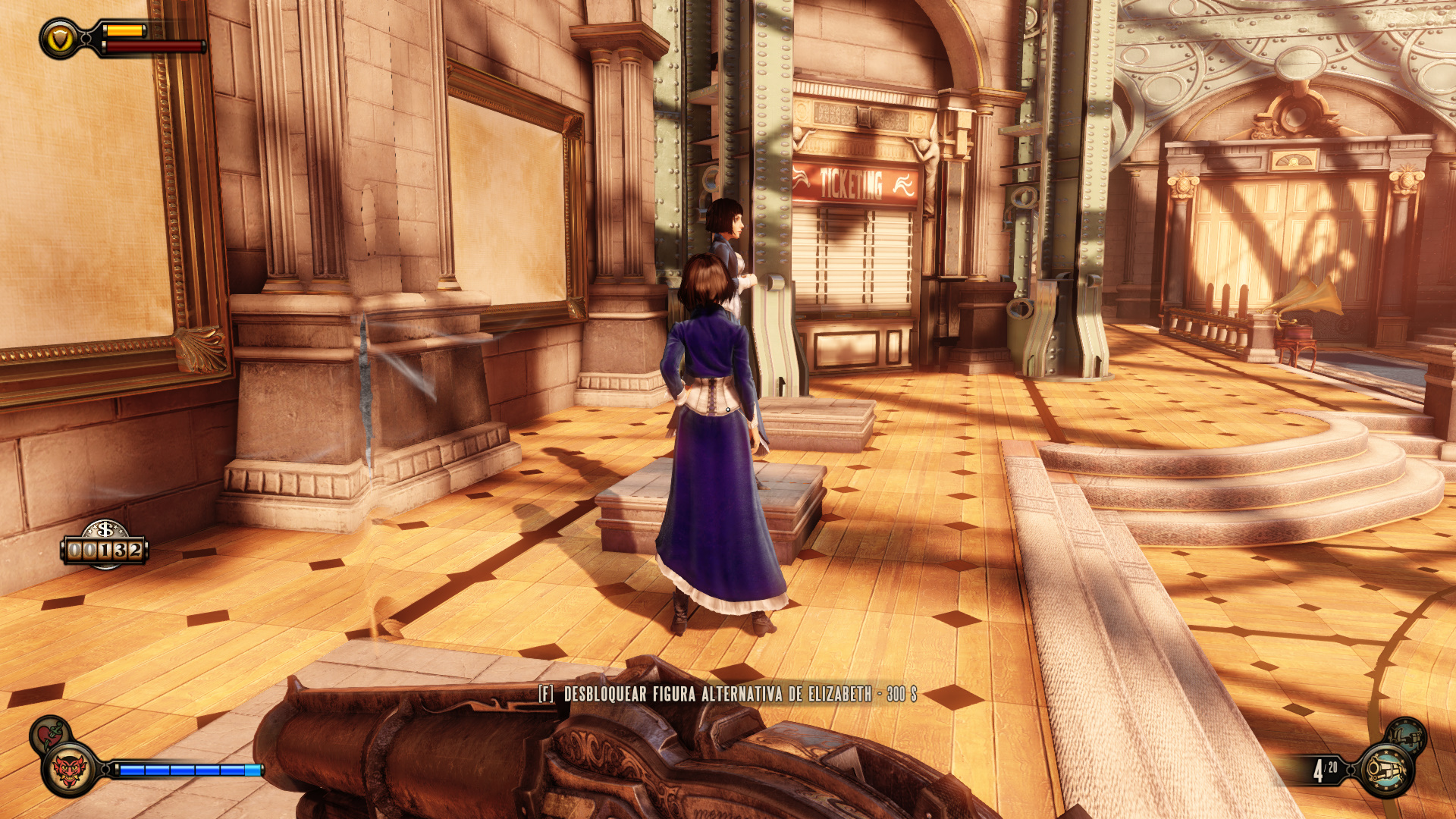Viewport: 1456px width, 819px height.
Task: Click the equipped revolver weapon icon
Action: (1386, 770)
